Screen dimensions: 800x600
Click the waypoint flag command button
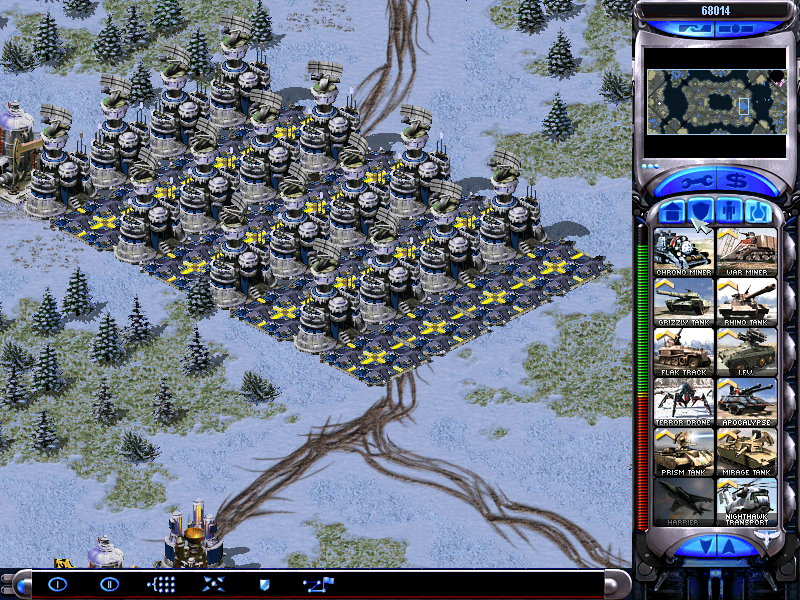pos(320,584)
